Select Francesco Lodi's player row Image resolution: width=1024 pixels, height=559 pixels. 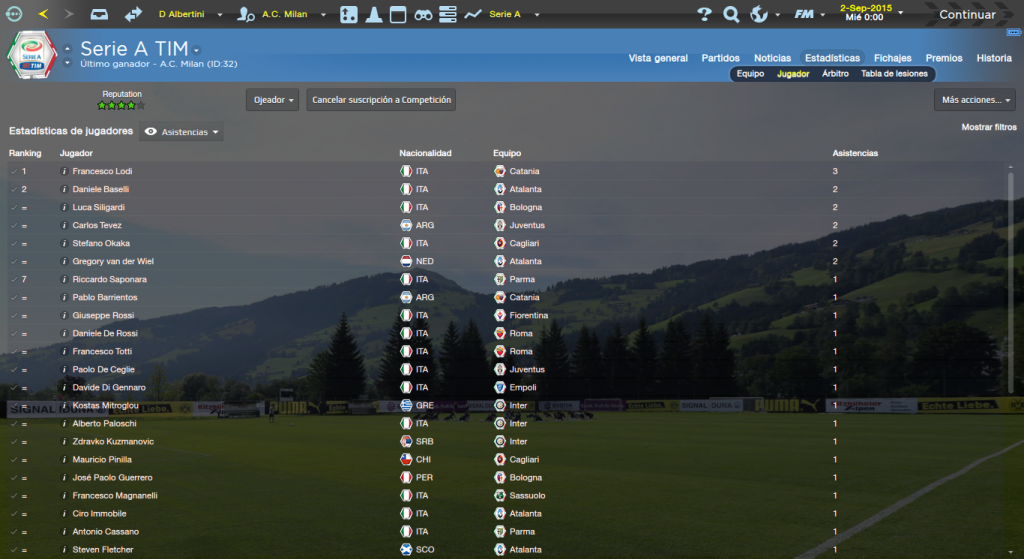[x=102, y=171]
